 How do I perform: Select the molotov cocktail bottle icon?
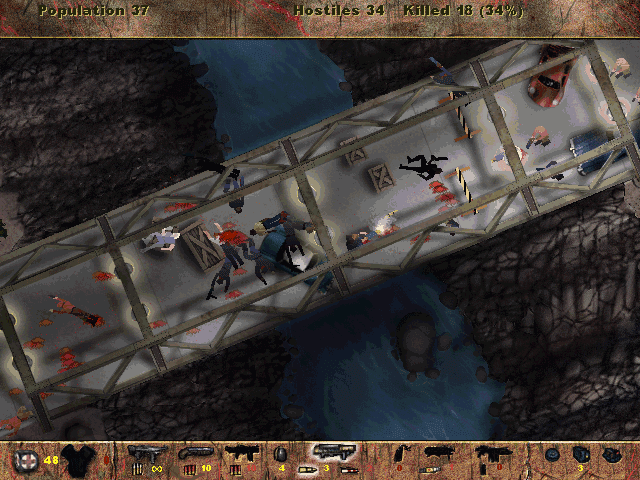(x=404, y=455)
